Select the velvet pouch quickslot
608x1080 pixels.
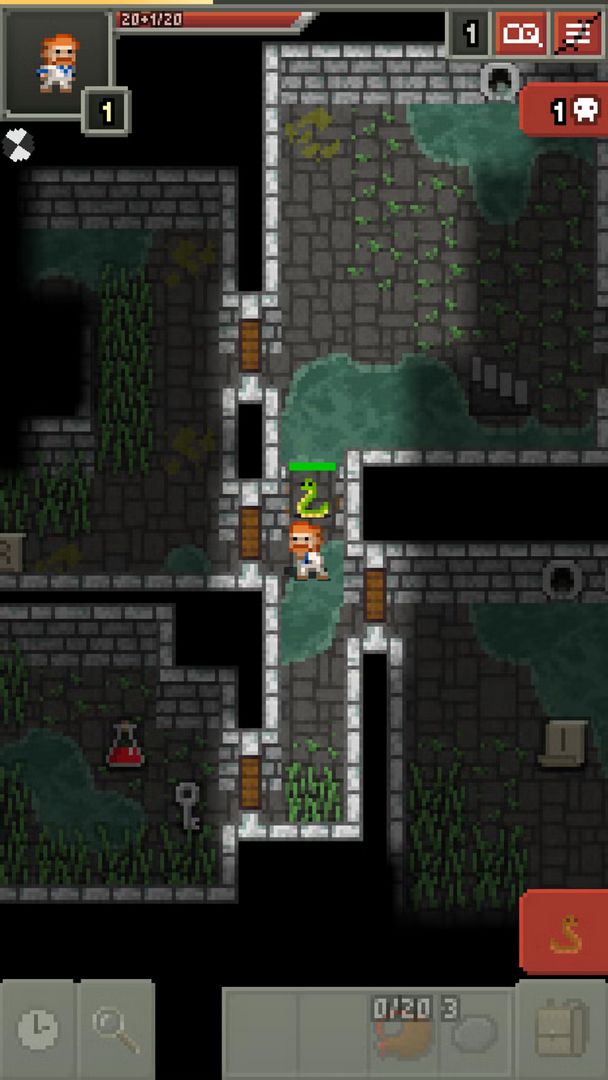click(x=399, y=1027)
